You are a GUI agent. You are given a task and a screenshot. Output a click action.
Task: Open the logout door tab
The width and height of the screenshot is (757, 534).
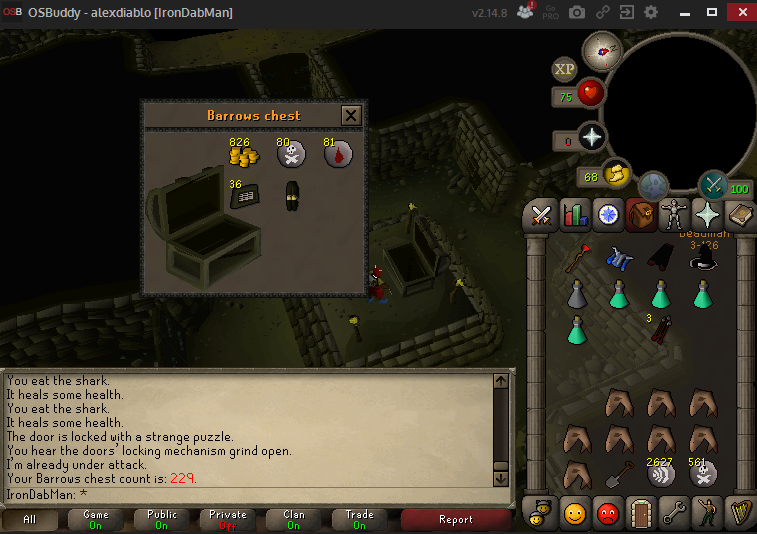[x=640, y=514]
